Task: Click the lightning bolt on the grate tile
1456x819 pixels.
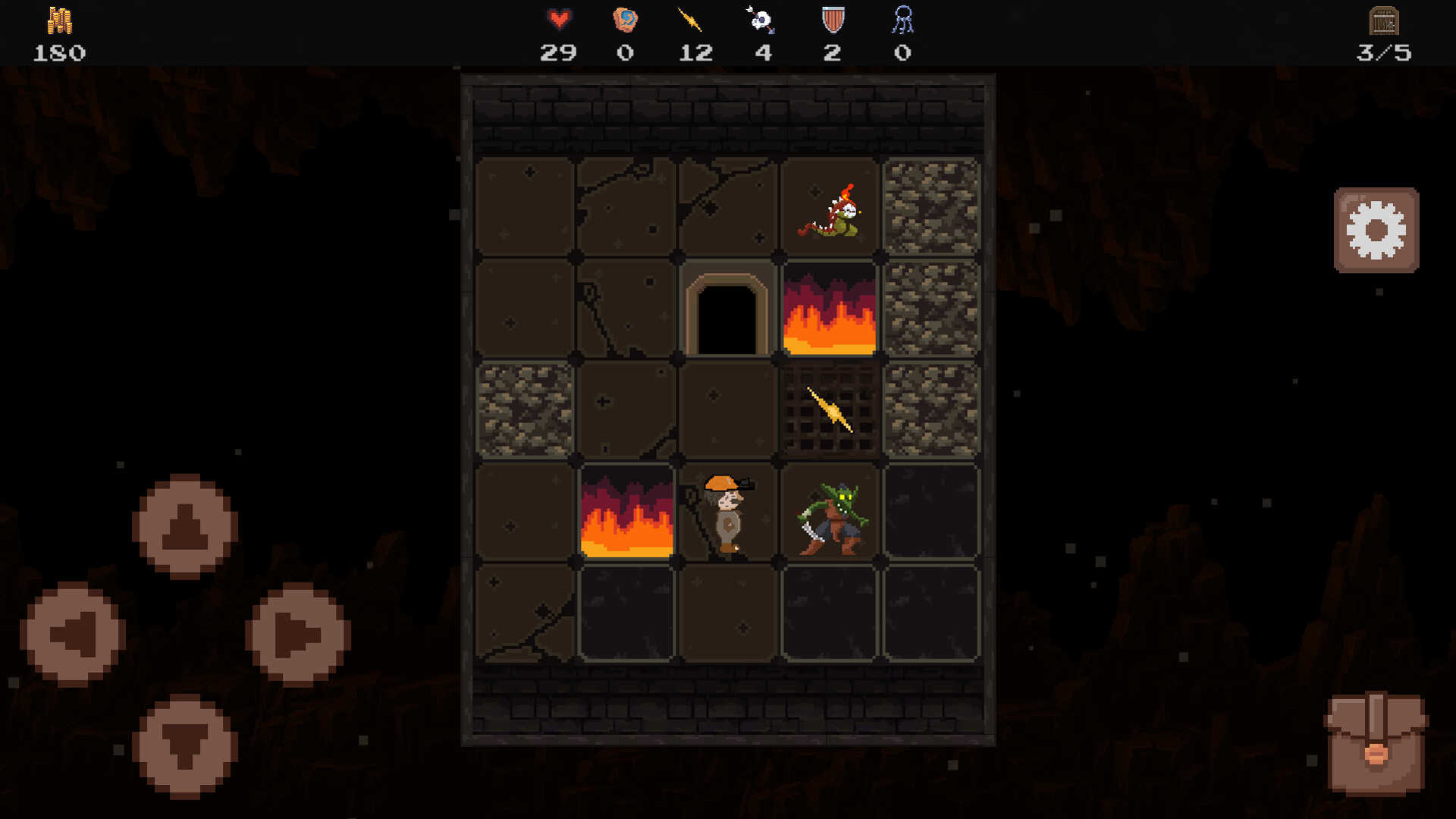Action: 830,410
